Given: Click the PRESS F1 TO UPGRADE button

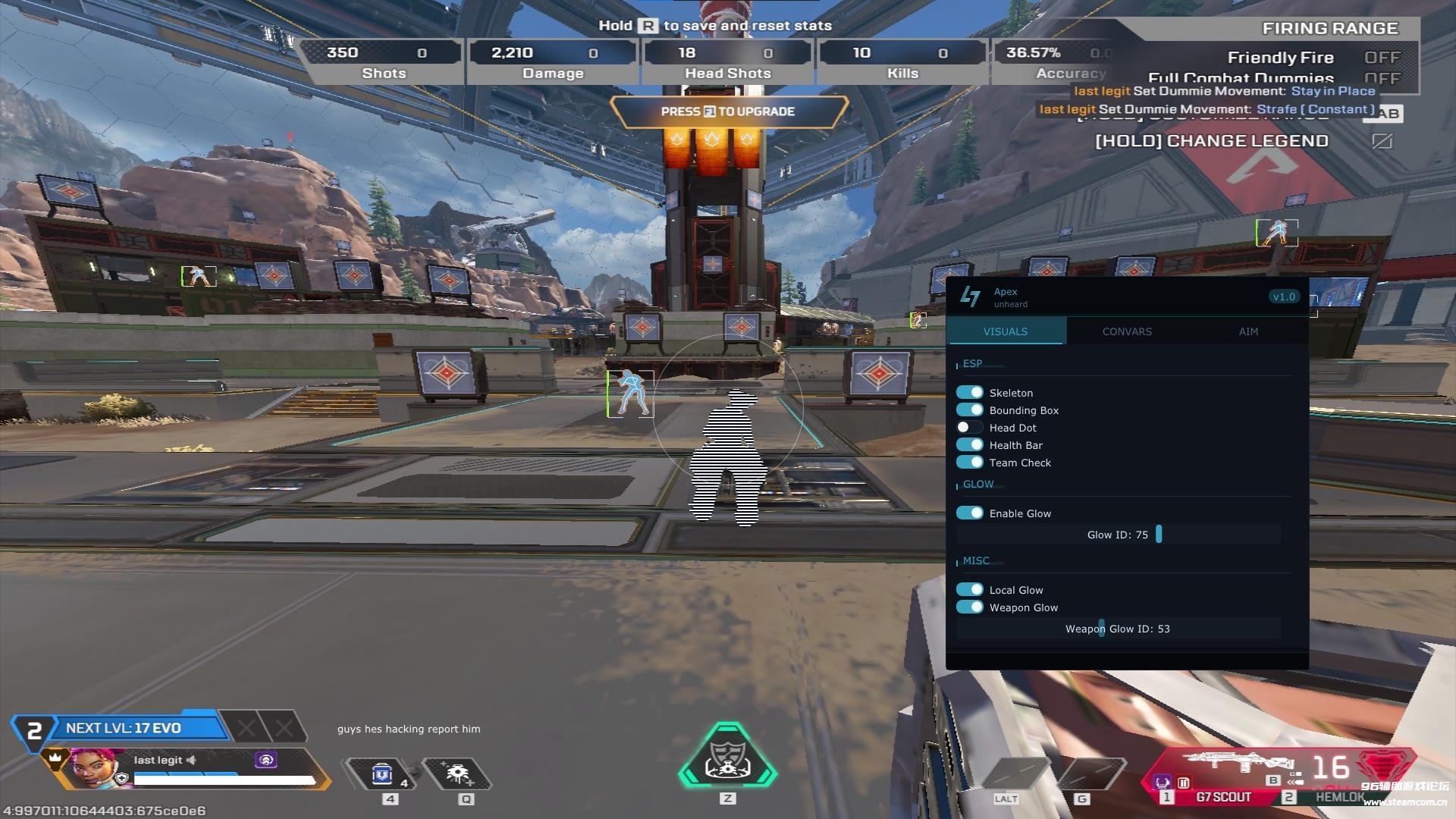Looking at the screenshot, I should [728, 111].
